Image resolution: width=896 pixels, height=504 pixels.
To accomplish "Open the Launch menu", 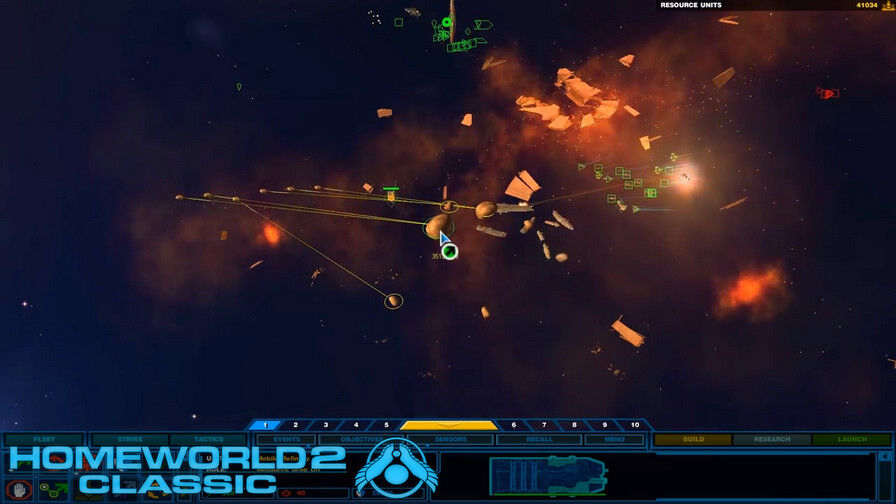I will (851, 439).
